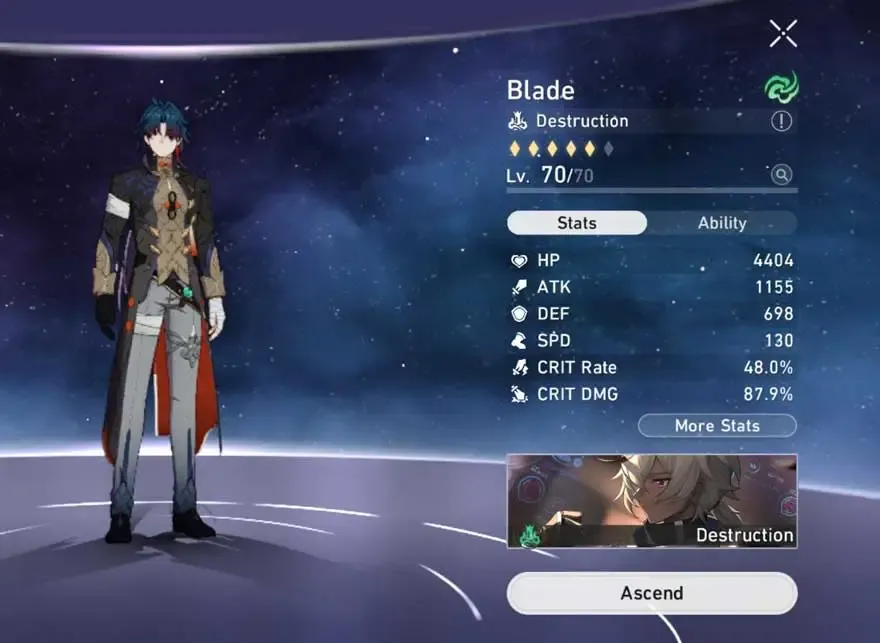Image resolution: width=880 pixels, height=643 pixels.
Task: Switch to the Ability tab
Action: (722, 223)
